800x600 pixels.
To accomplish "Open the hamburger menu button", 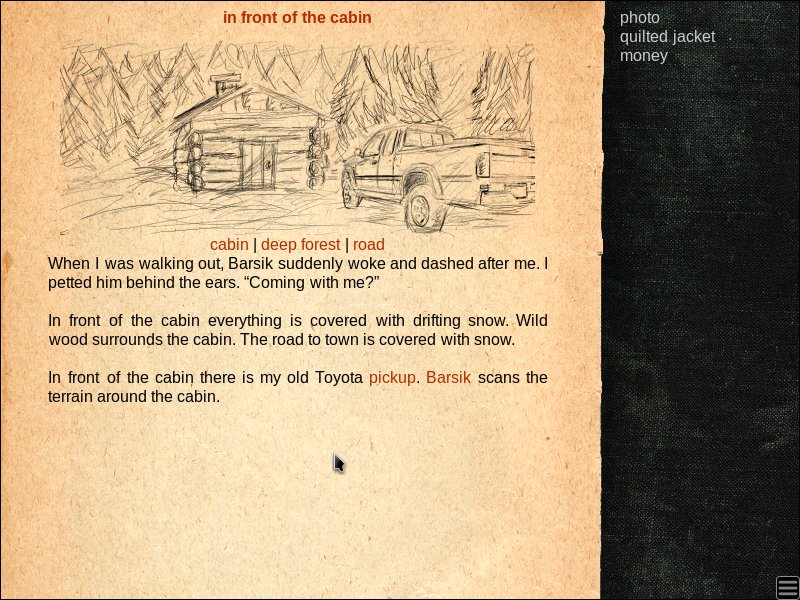I will click(x=787, y=587).
